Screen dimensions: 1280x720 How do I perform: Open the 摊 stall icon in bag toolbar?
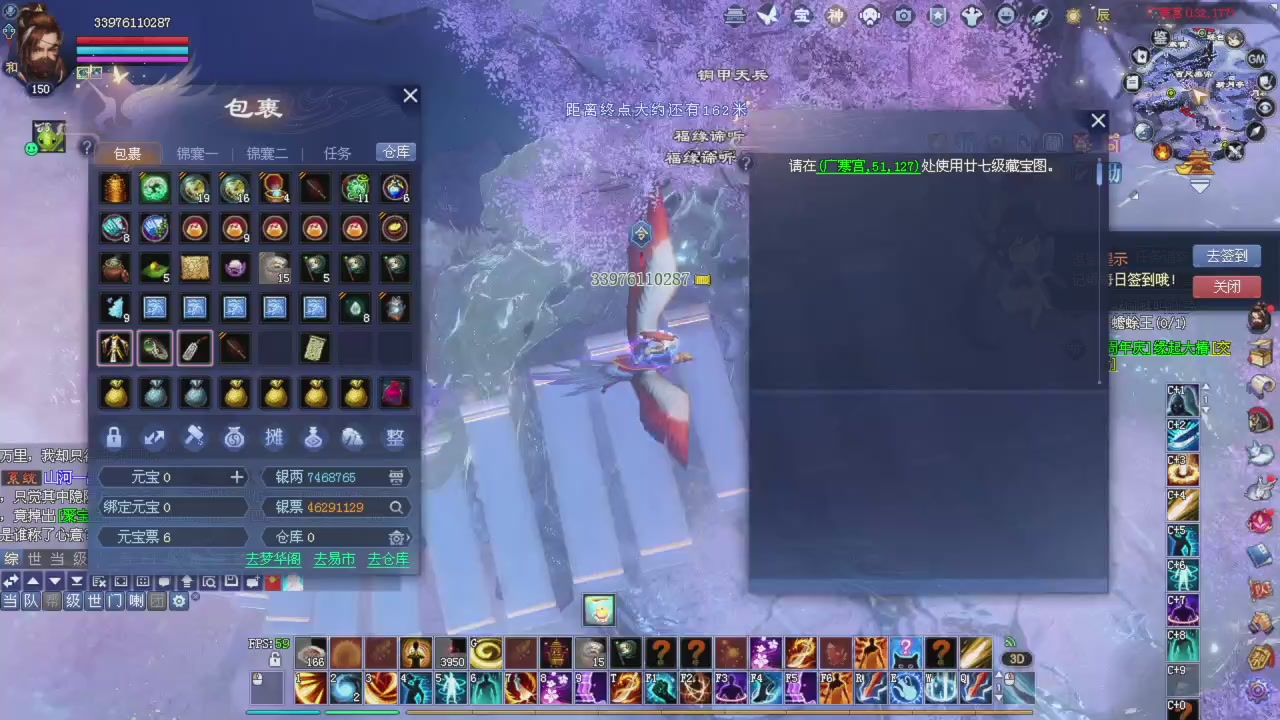pyautogui.click(x=274, y=437)
